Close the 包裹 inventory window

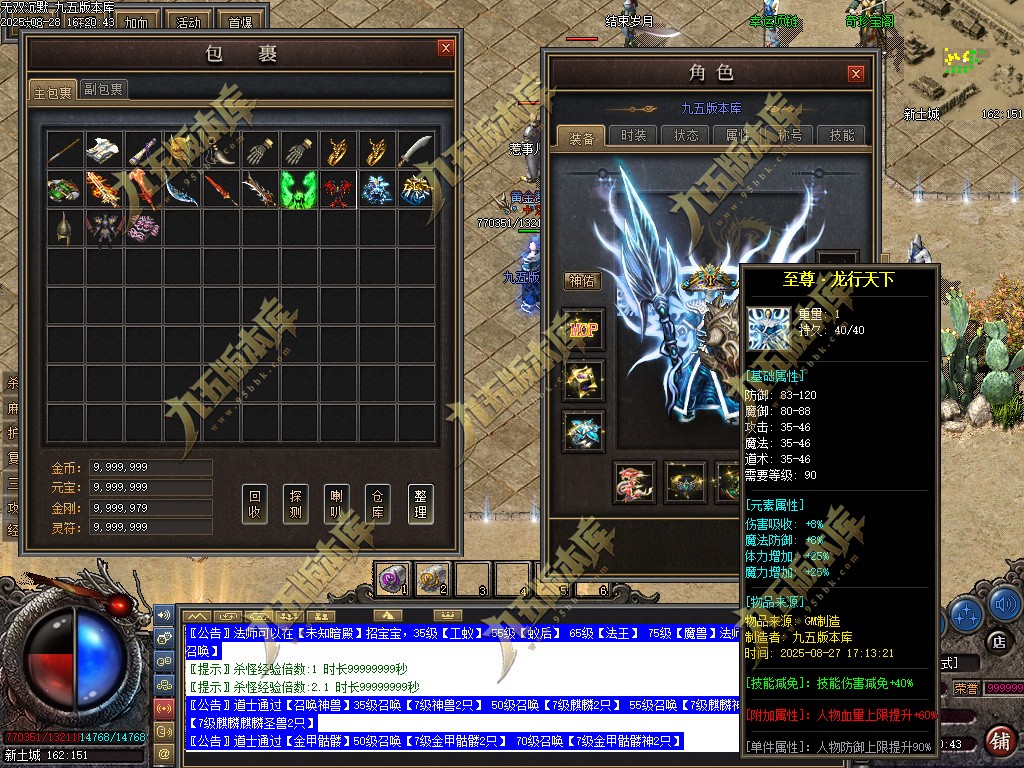tap(445, 48)
